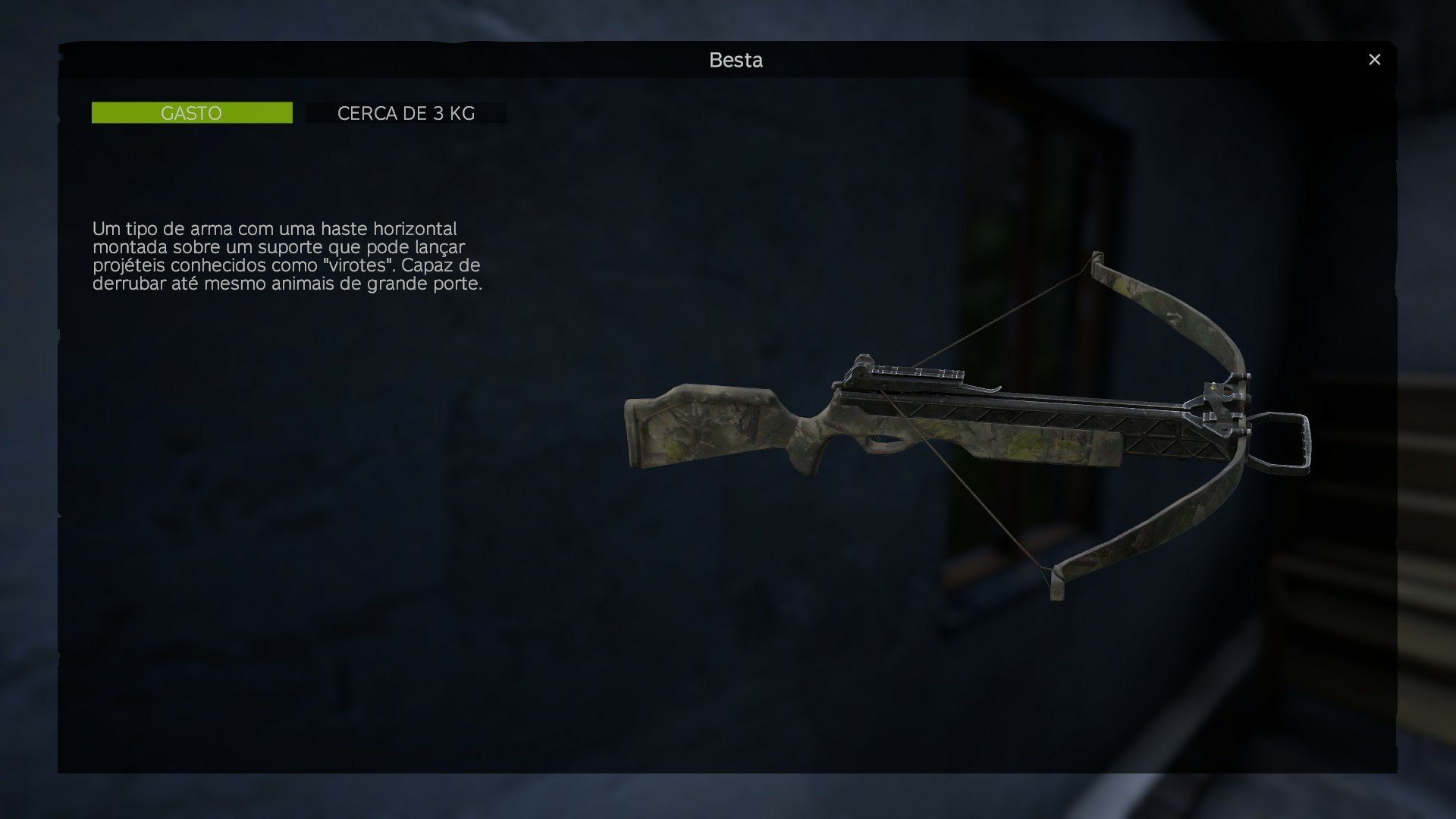Dismiss the item panel with the X

1376,58
